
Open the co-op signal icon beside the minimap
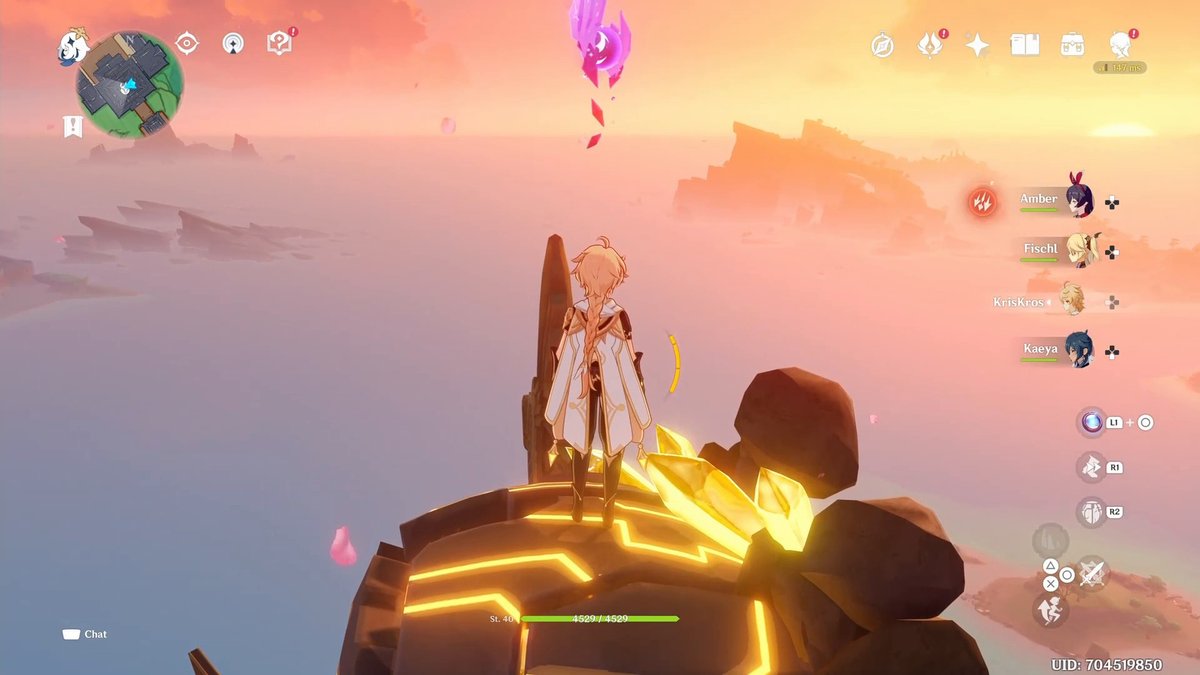pos(233,43)
